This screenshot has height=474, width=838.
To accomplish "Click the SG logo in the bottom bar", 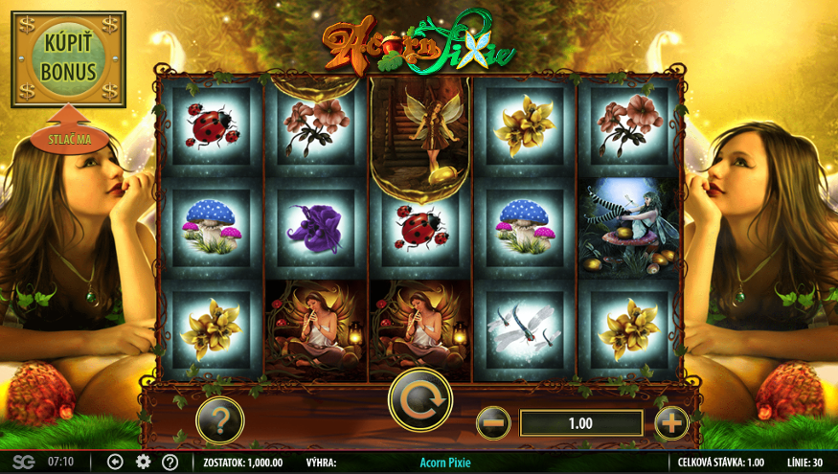I will point(22,462).
